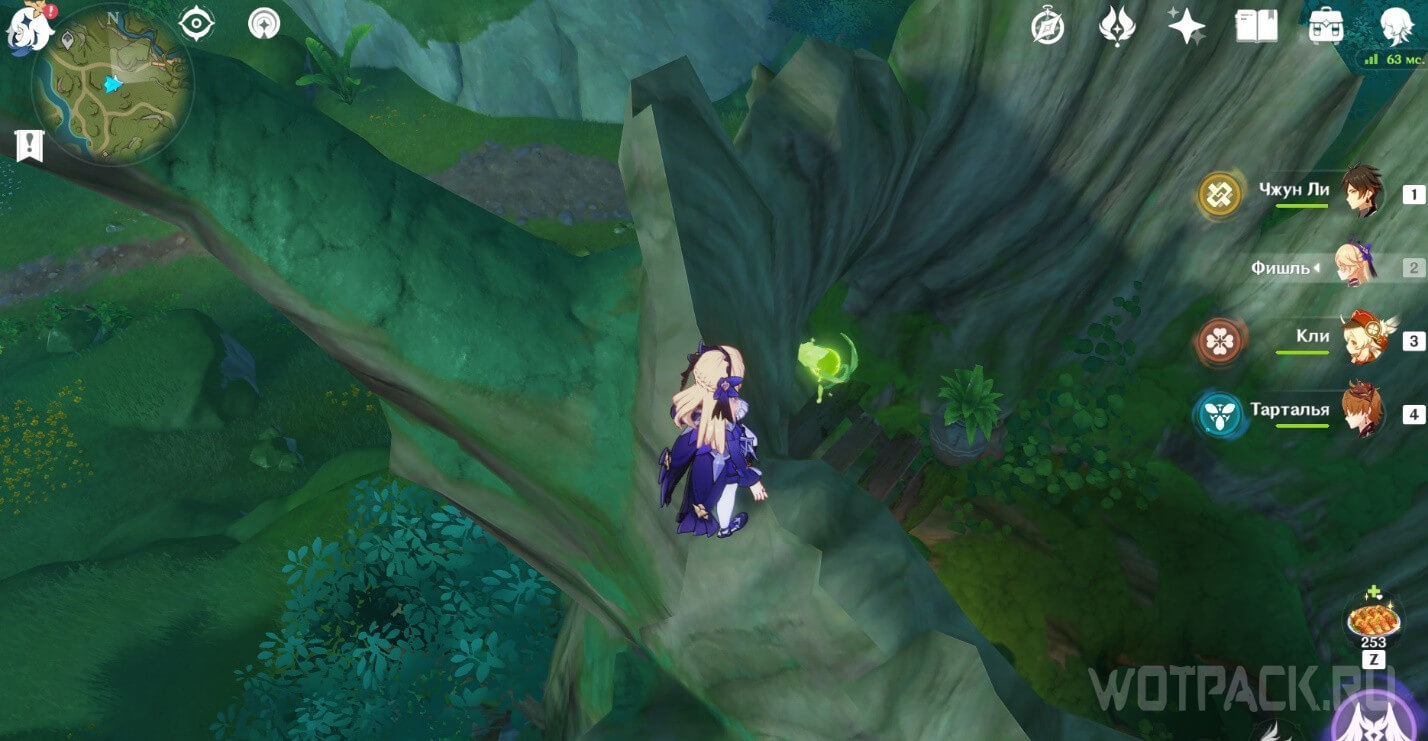Open the circular minimap
Viewport: 1428px width, 741px height.
click(x=112, y=84)
